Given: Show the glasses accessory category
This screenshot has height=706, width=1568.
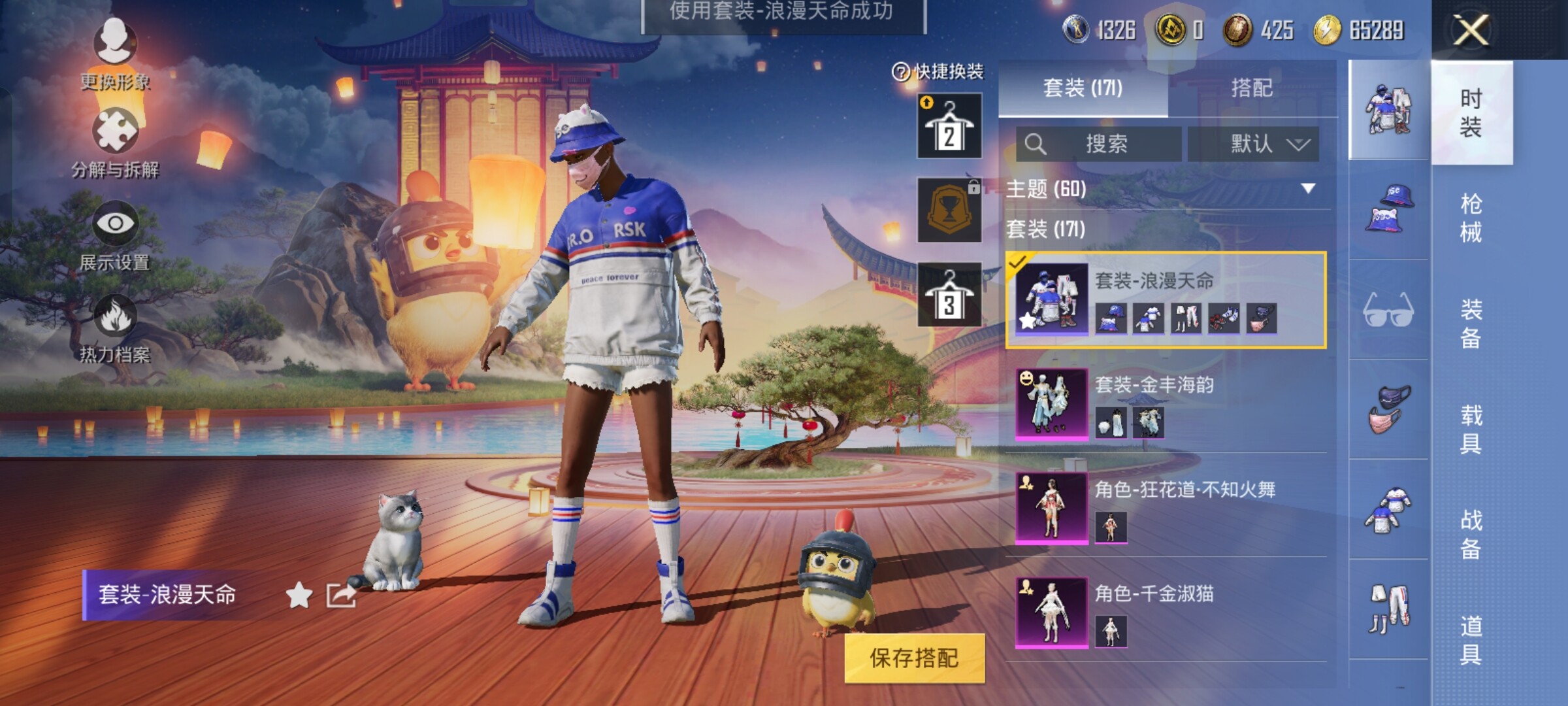Looking at the screenshot, I should coord(1388,310).
